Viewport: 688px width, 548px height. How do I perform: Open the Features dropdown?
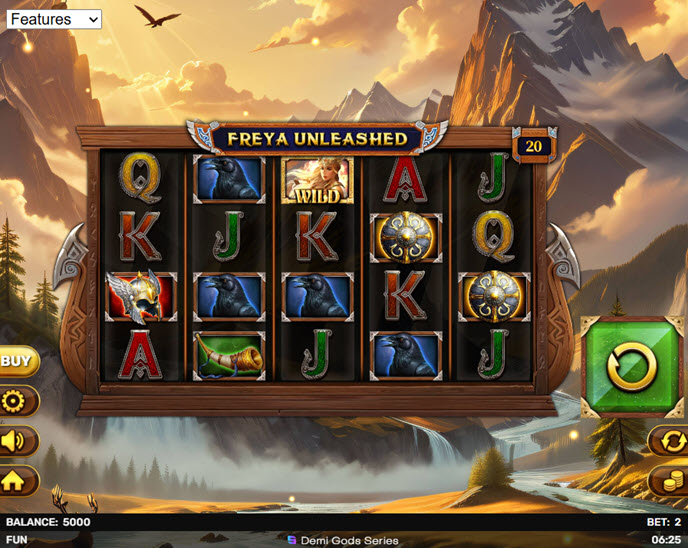tap(54, 19)
